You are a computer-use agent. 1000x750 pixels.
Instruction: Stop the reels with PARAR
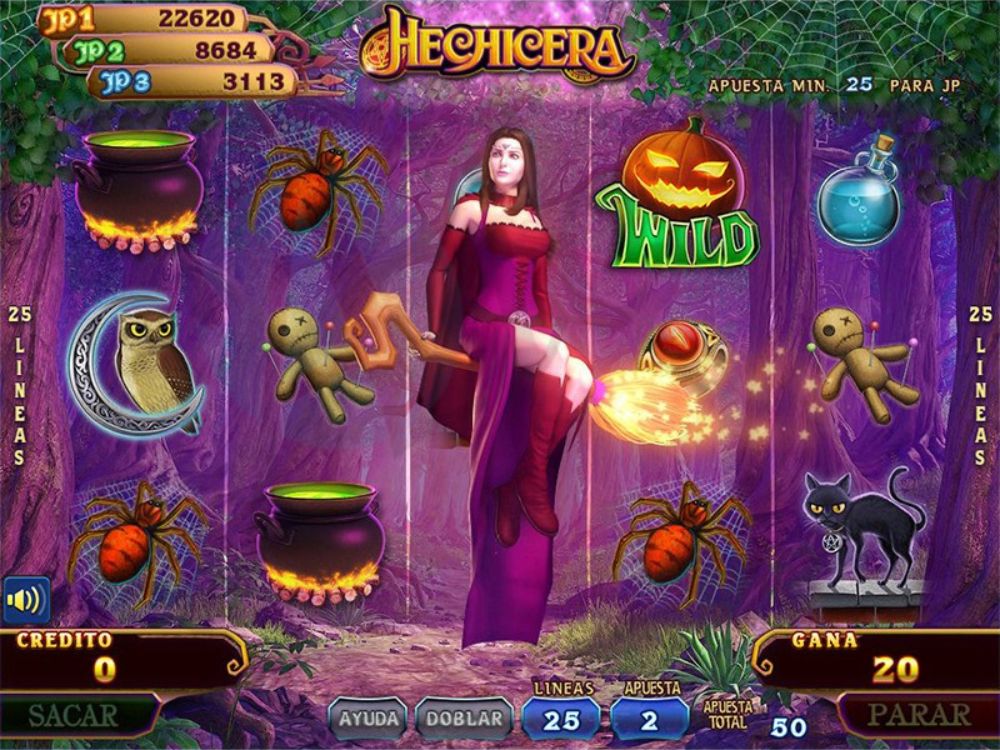918,715
